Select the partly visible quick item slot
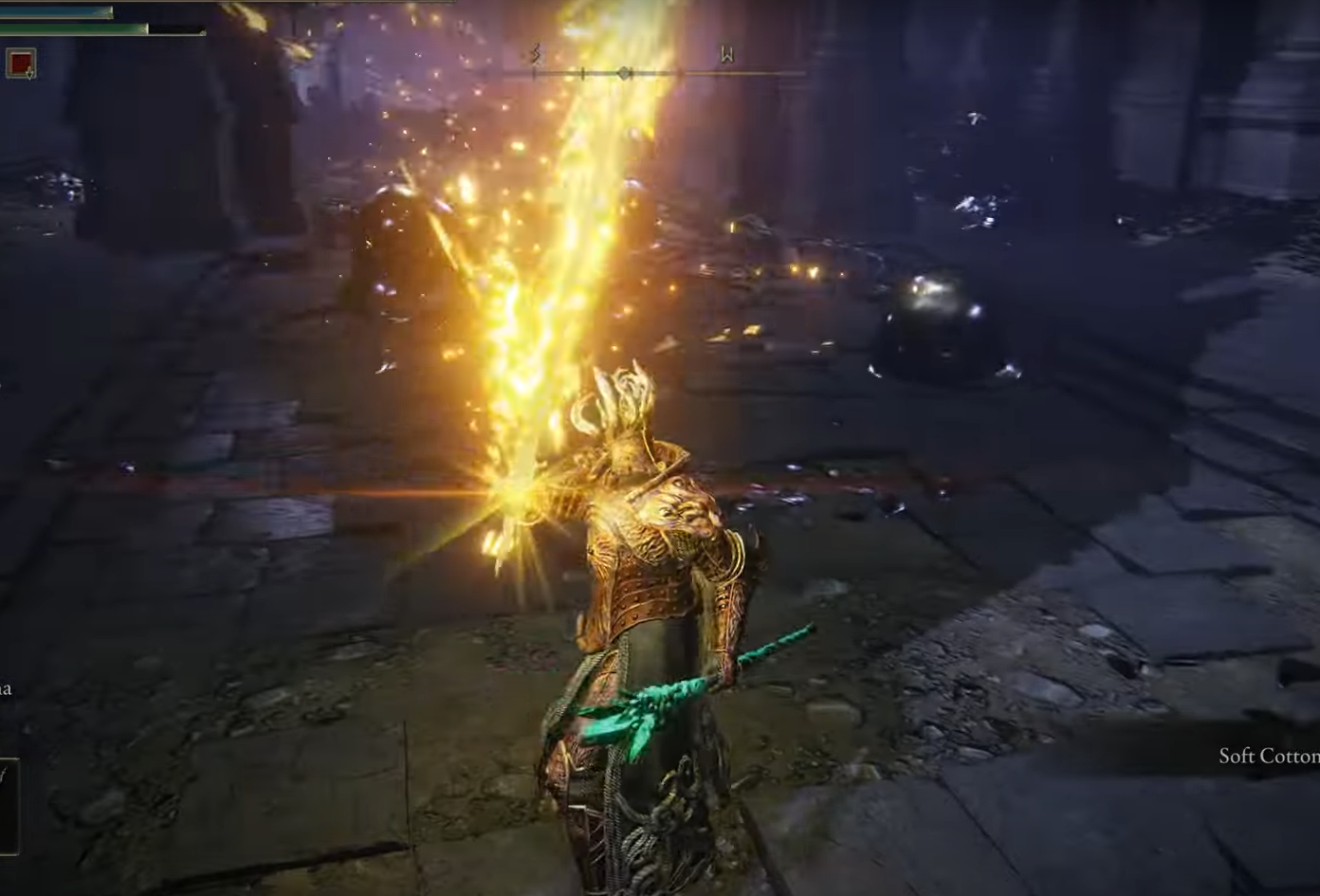This screenshot has width=1320, height=896. (8, 803)
